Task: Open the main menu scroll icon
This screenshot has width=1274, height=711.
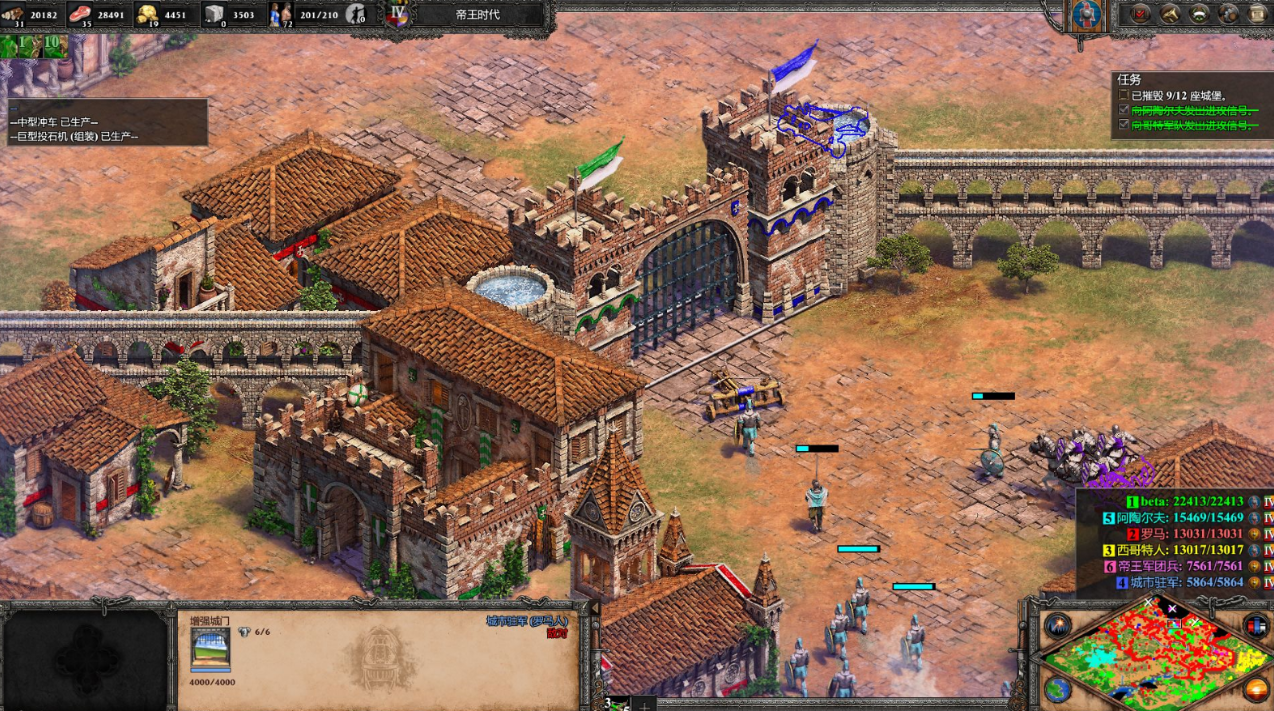Action: point(1257,14)
